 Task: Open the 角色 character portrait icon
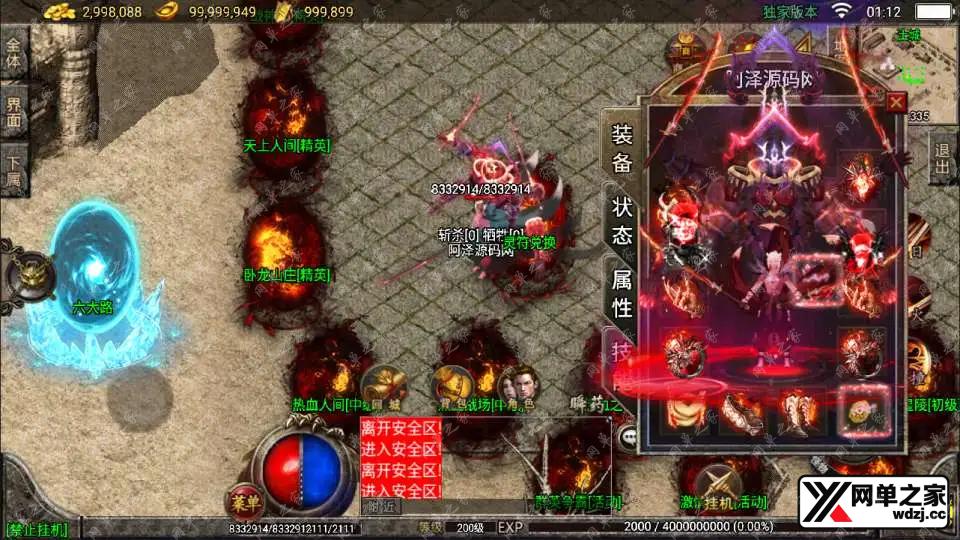point(518,384)
